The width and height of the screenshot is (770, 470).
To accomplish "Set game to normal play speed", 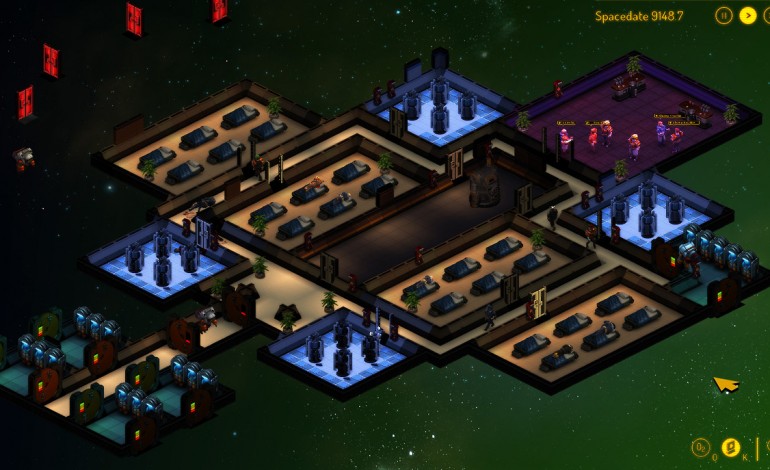I will tap(748, 15).
